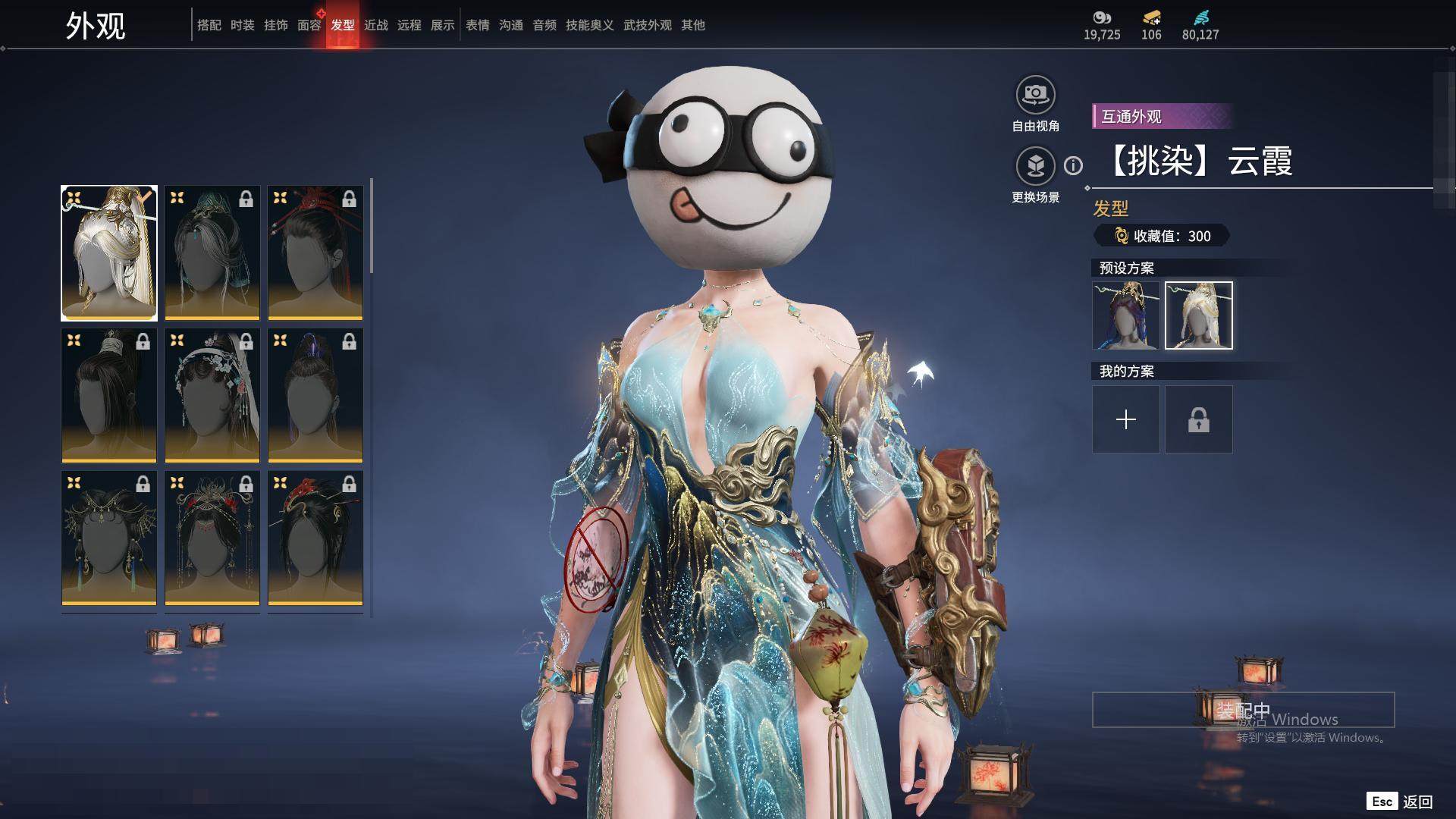This screenshot has width=1456, height=819.
Task: Open the 其他 tab
Action: click(692, 25)
